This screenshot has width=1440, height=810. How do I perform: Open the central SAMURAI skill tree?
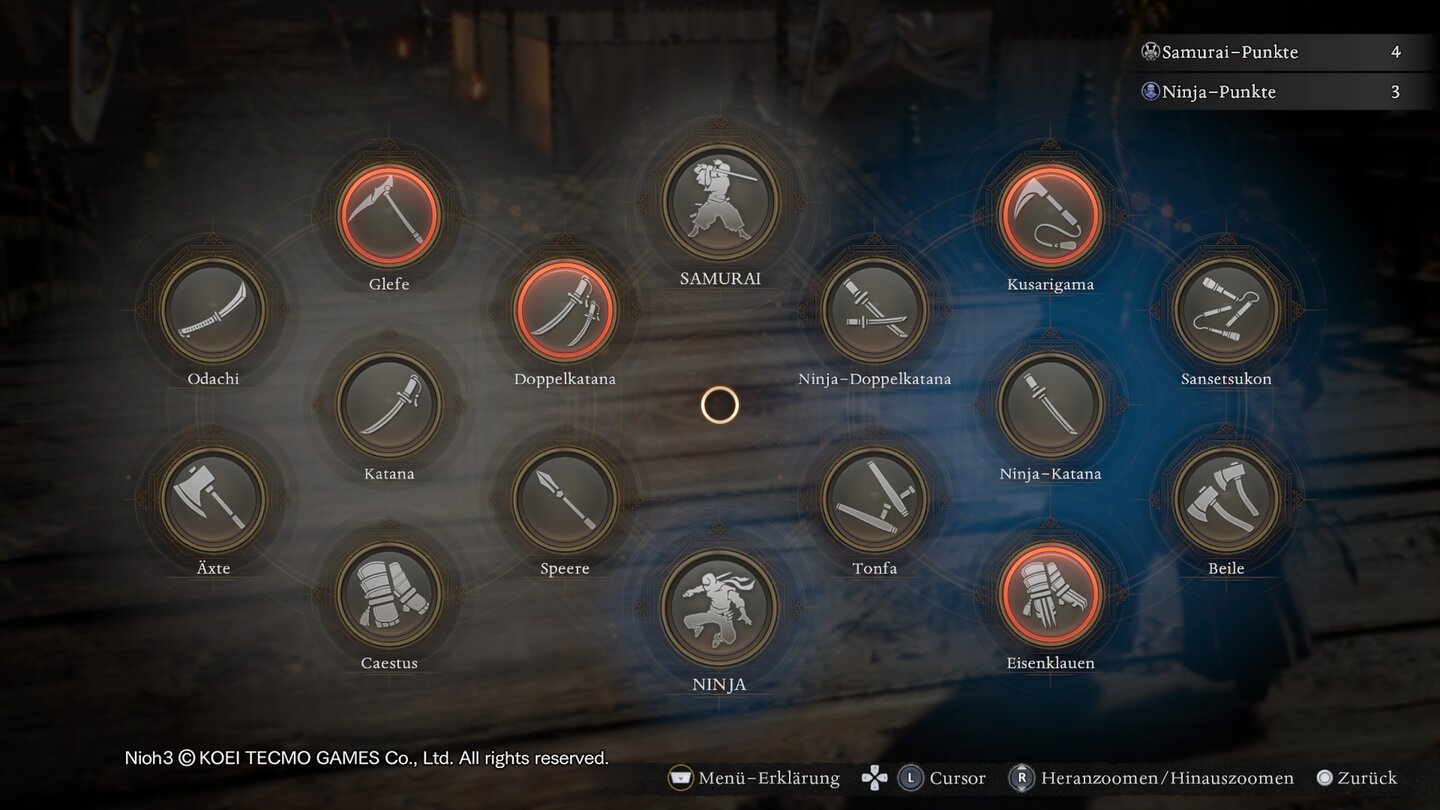click(720, 203)
